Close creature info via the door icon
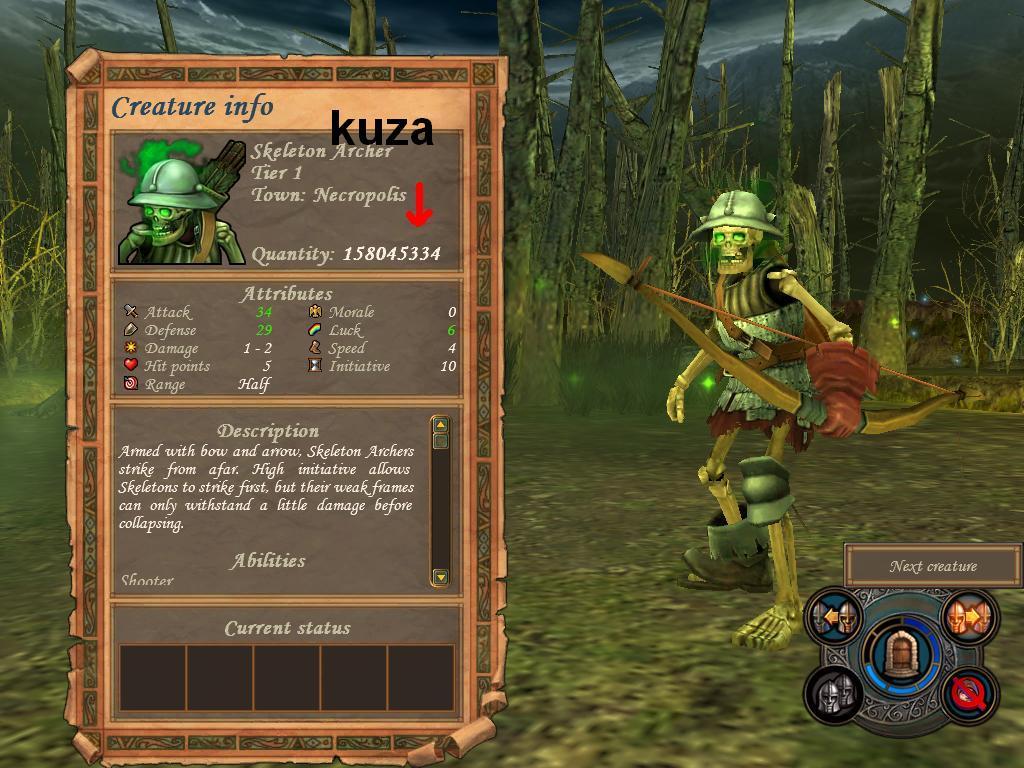 tap(901, 656)
